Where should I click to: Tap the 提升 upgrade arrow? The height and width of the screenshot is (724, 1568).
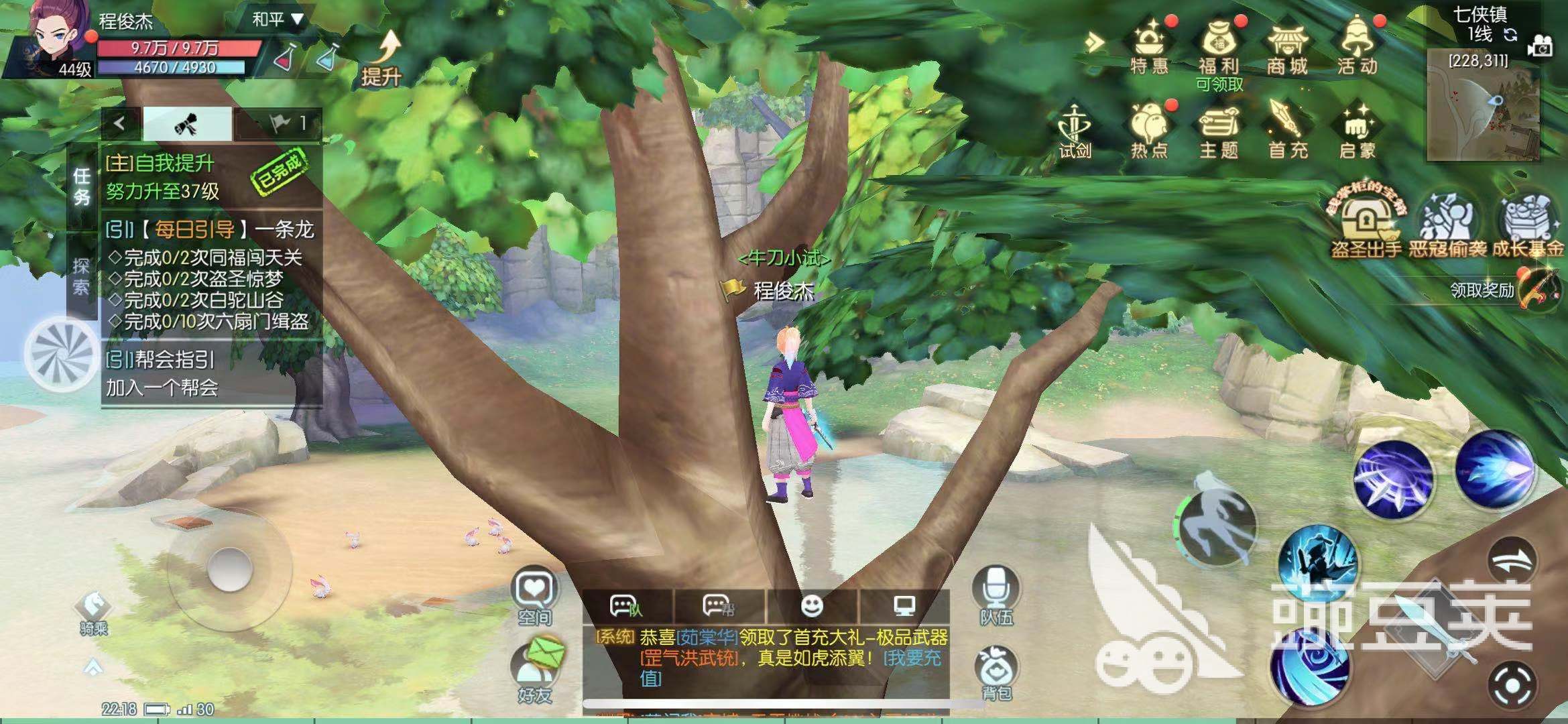(382, 59)
